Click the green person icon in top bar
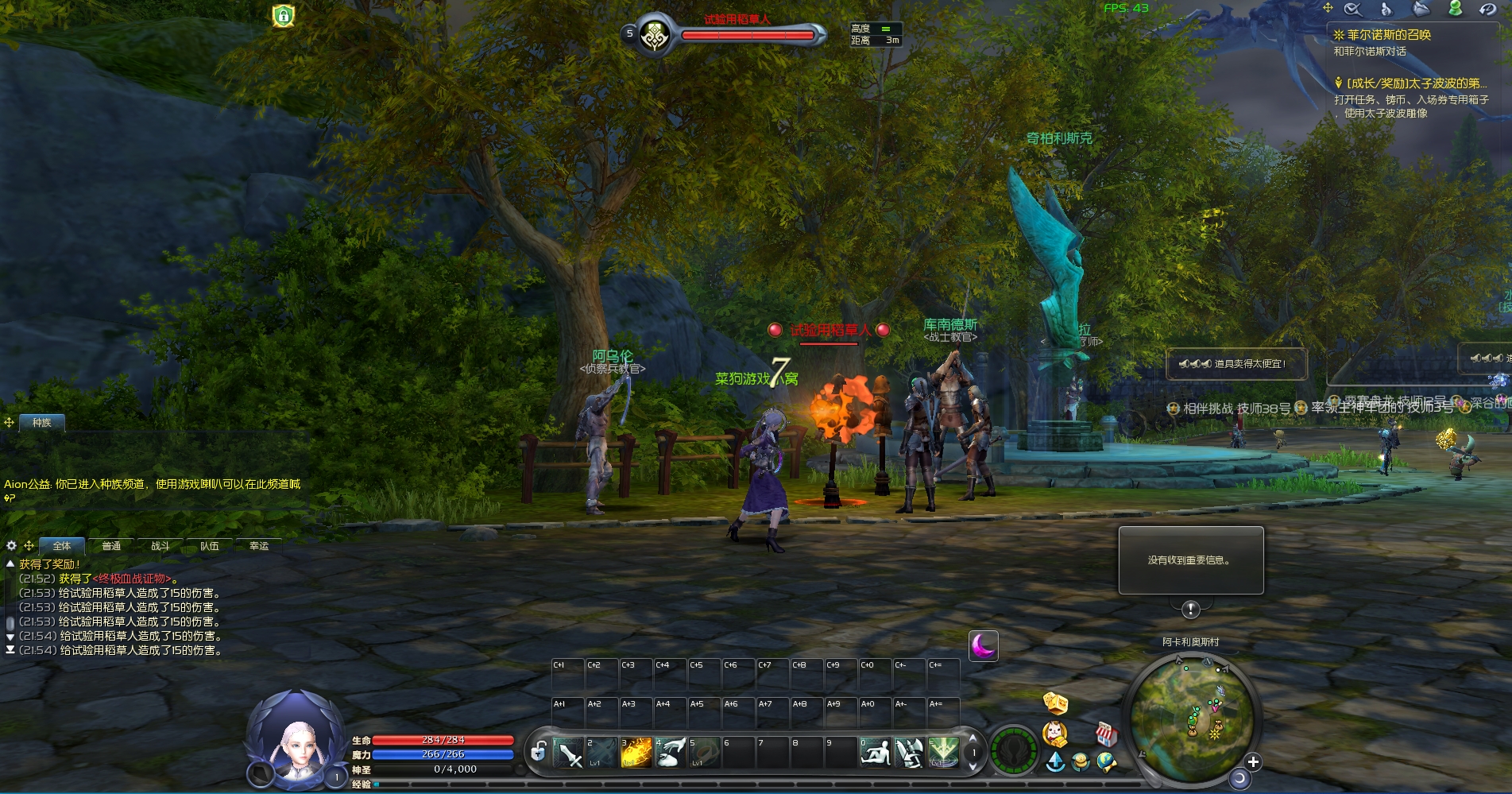This screenshot has height=794, width=1512. tap(1455, 9)
